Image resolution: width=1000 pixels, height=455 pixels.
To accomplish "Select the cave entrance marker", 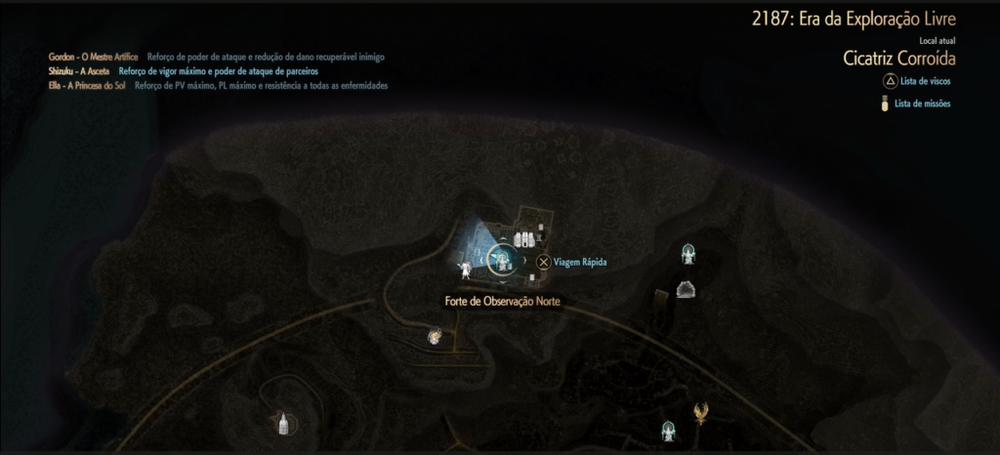I will [685, 290].
